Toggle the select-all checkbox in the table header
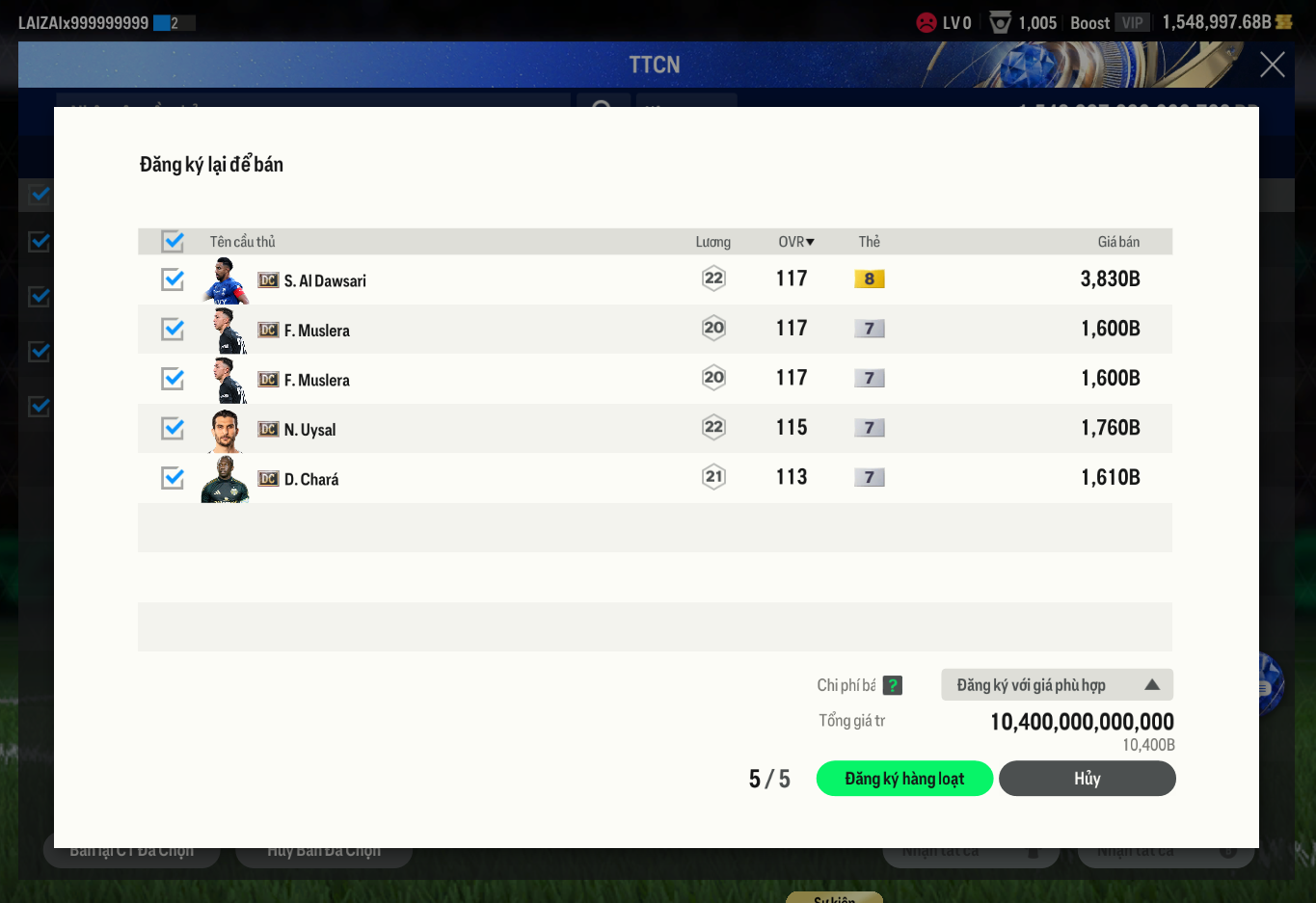The width and height of the screenshot is (1316, 903). point(173,241)
